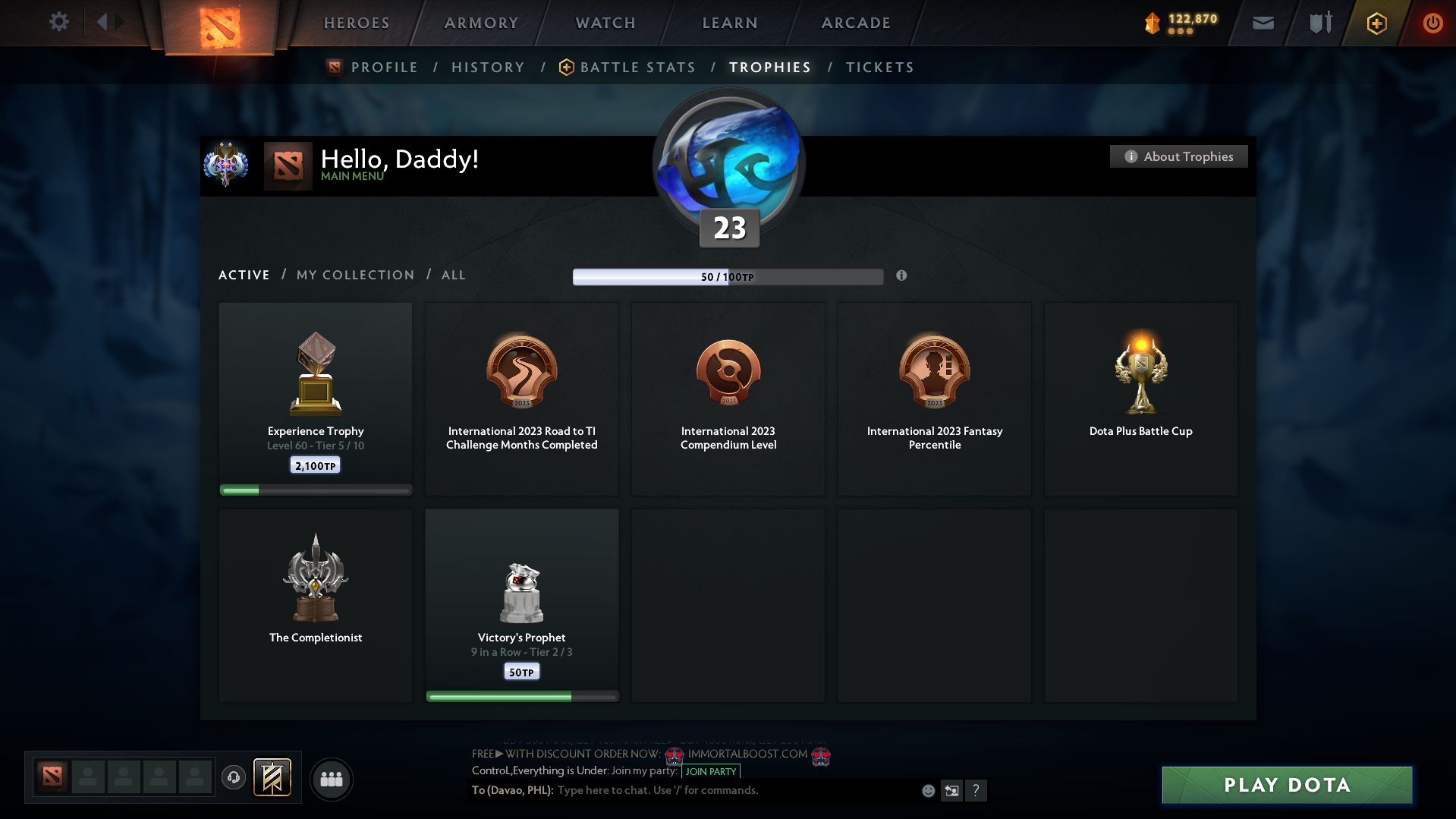This screenshot has width=1456, height=819.
Task: Keep ACTIVE trophies view selected
Action: click(x=244, y=275)
